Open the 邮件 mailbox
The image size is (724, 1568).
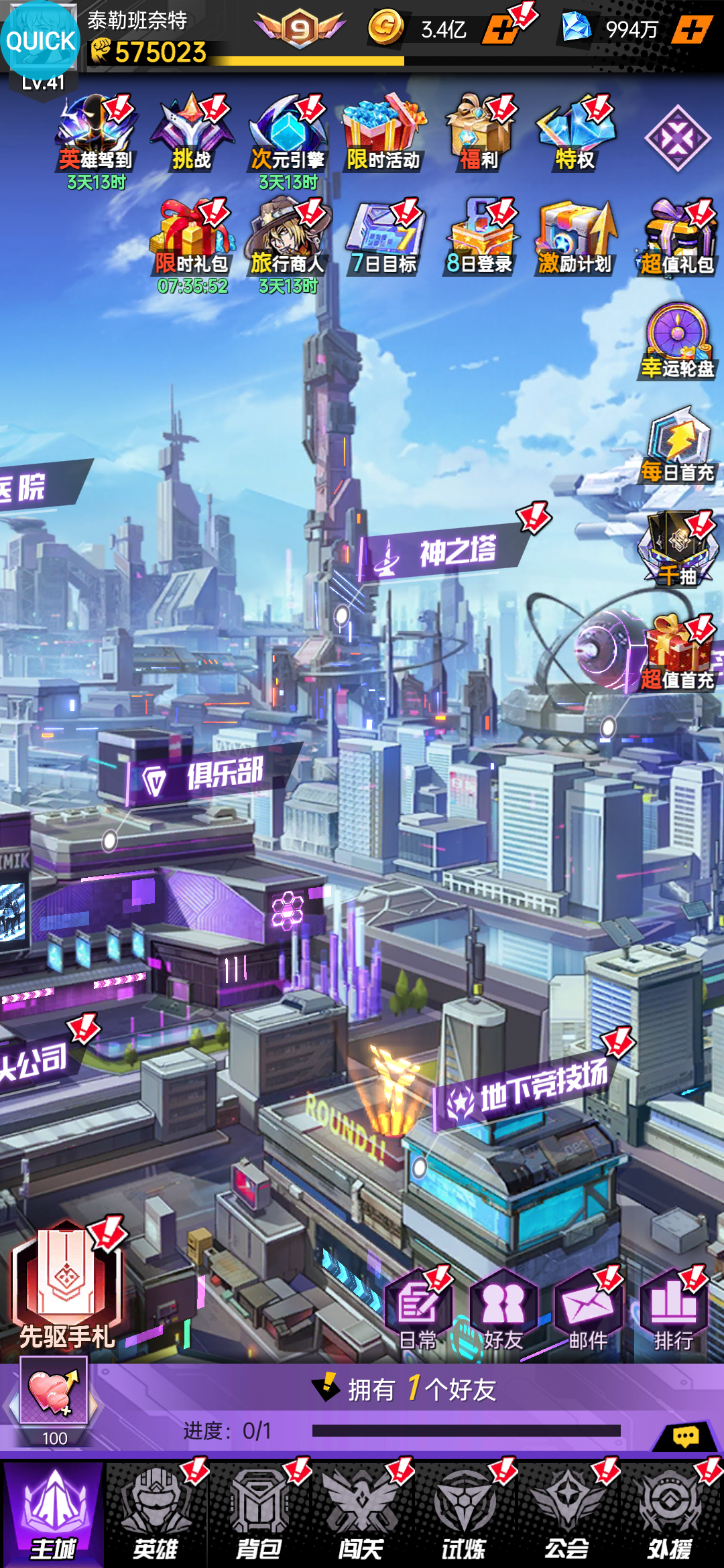coord(588,1310)
